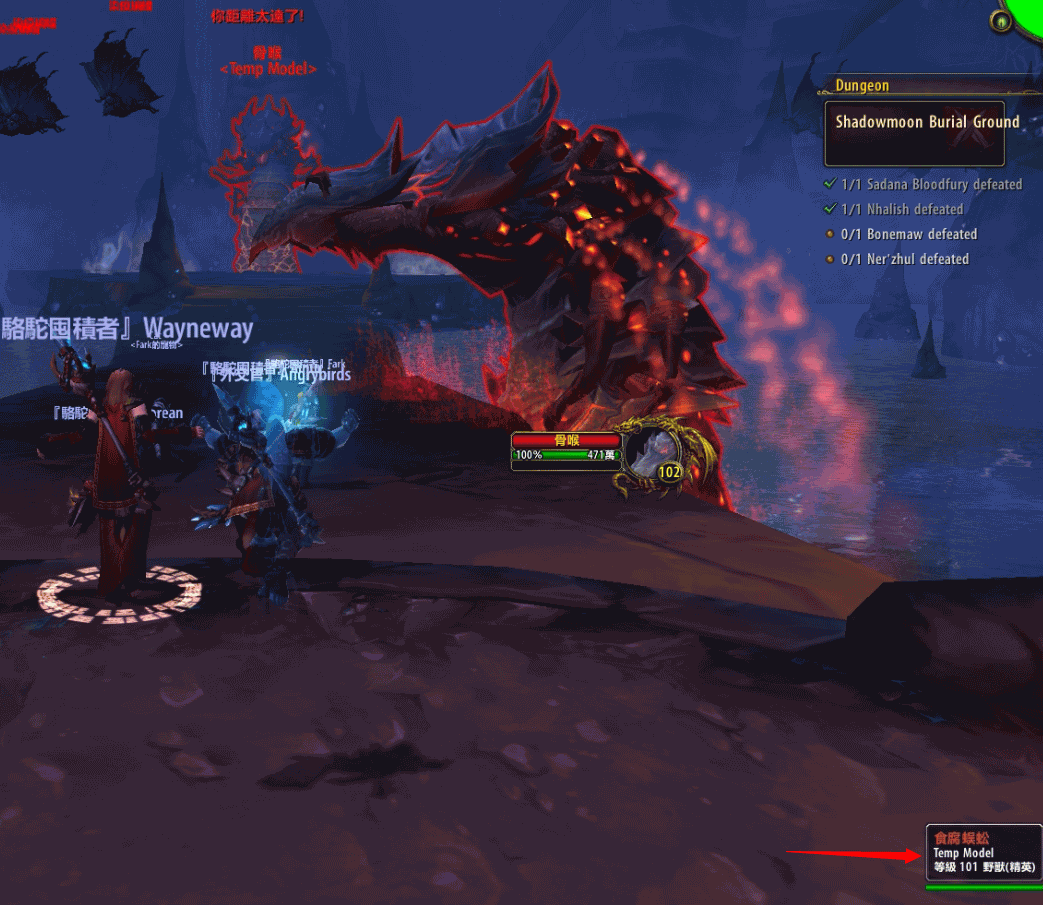Click the Ner'zhul defeated objective line
The width and height of the screenshot is (1043, 905).
tap(904, 259)
